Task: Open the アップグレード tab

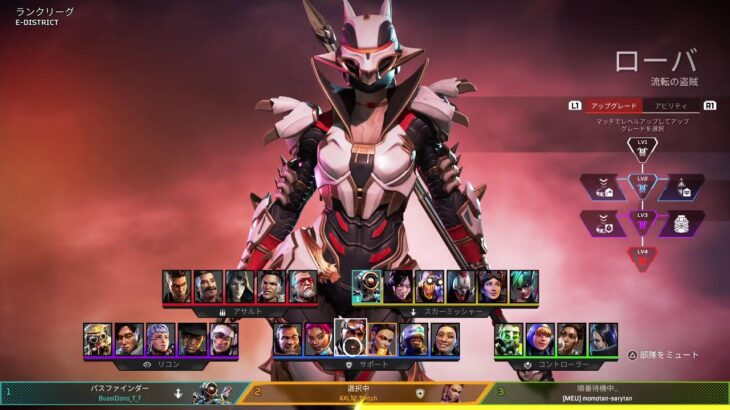Action: 613,104
